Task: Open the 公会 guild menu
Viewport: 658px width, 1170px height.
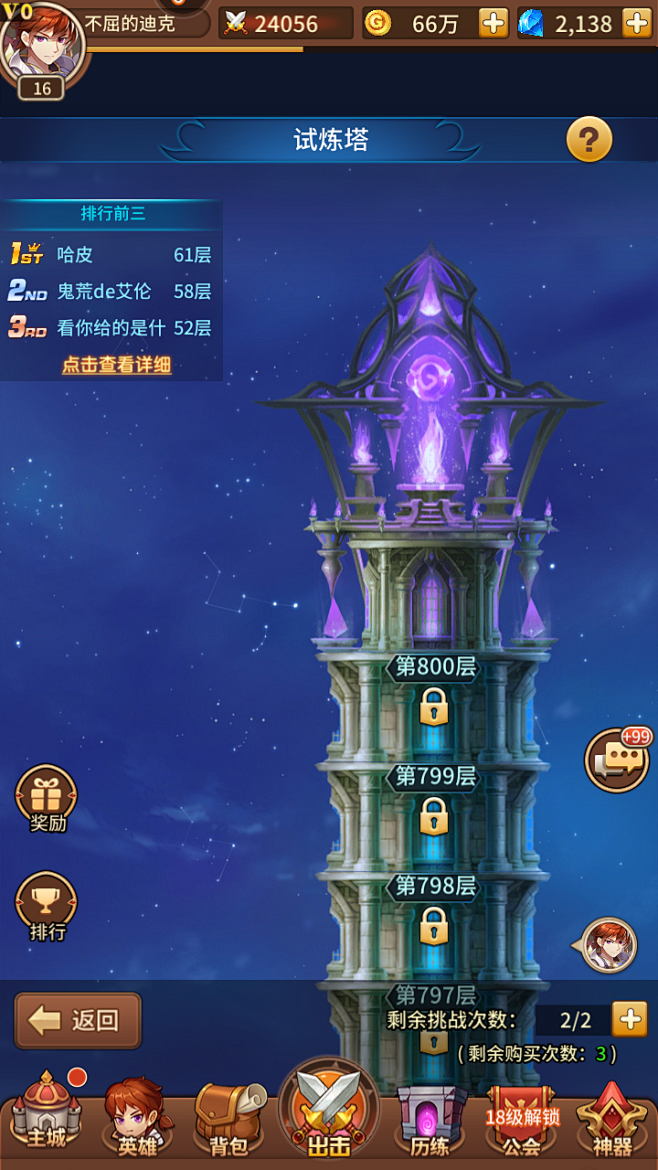Action: click(521, 1118)
